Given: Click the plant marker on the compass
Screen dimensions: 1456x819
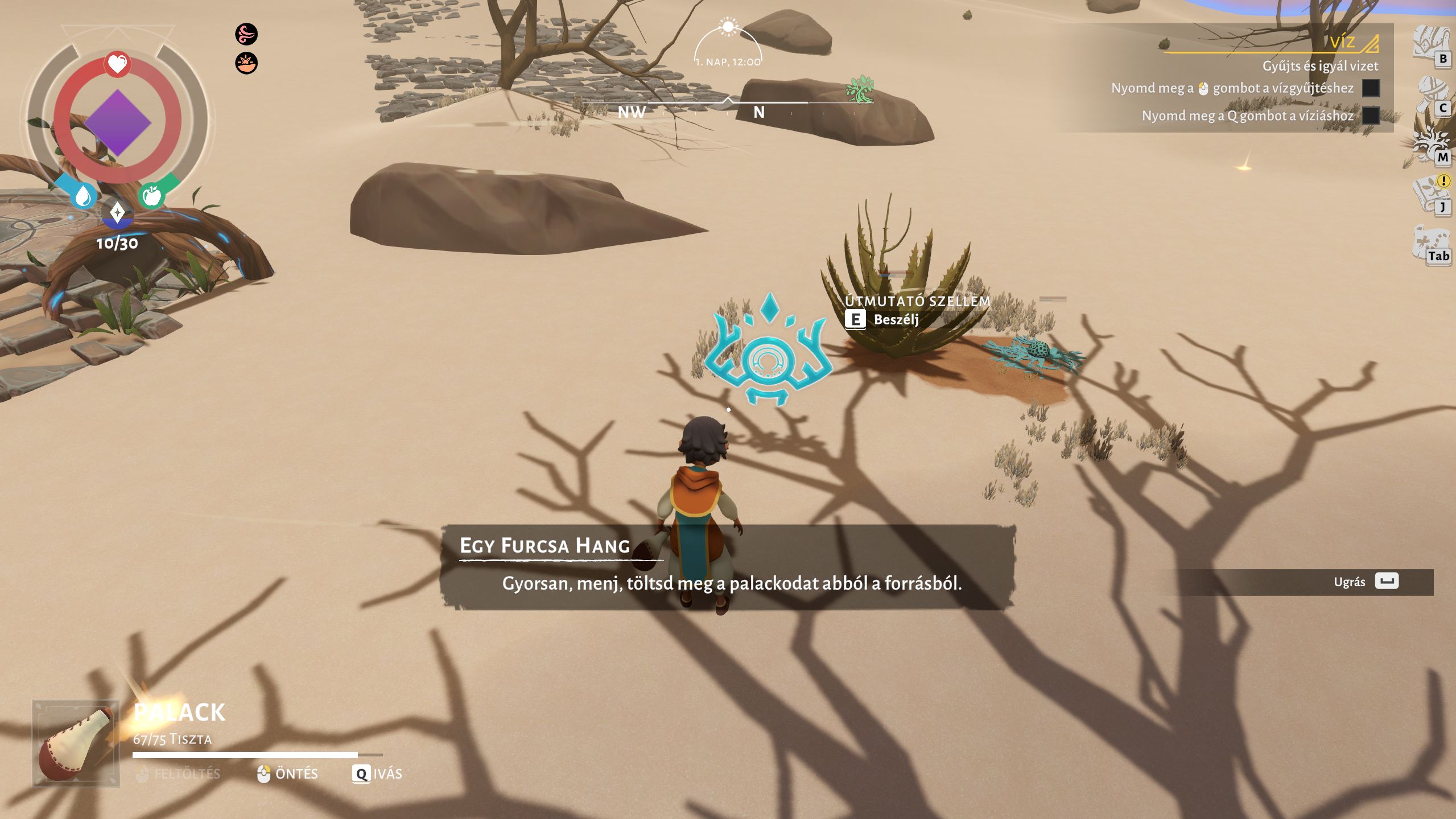Looking at the screenshot, I should (x=859, y=89).
